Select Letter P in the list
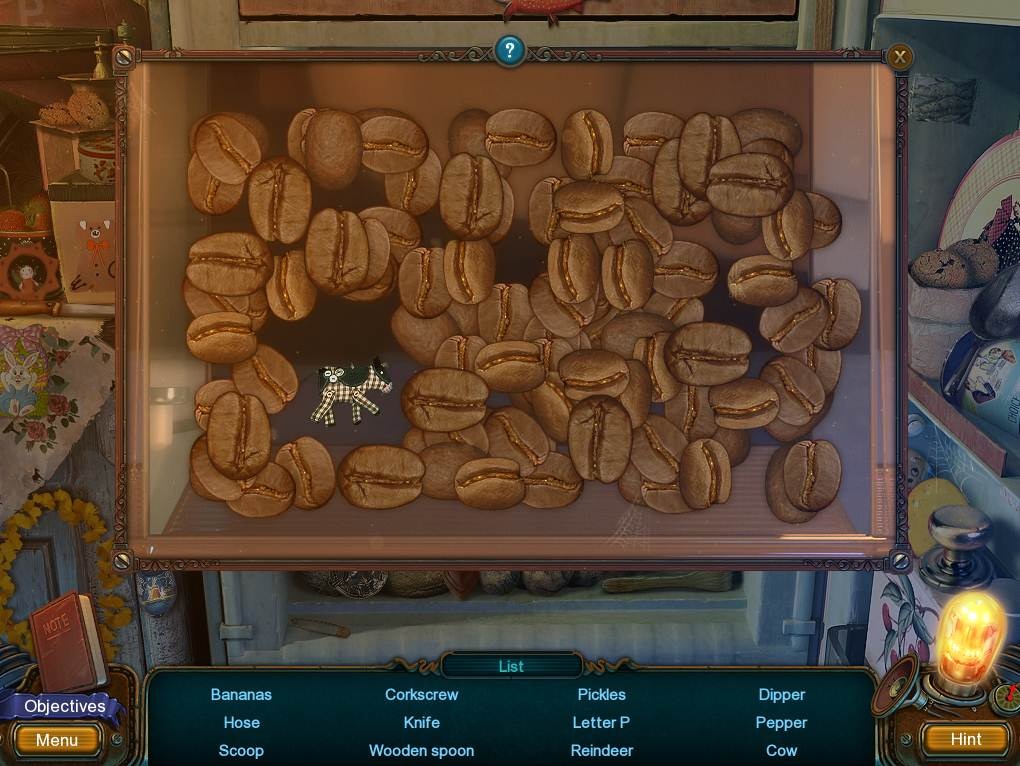The height and width of the screenshot is (766, 1020). point(601,722)
